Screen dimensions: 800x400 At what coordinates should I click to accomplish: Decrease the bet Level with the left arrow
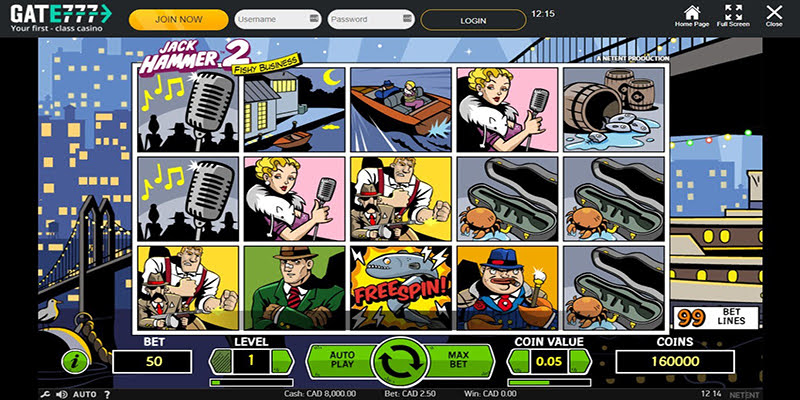[x=218, y=360]
